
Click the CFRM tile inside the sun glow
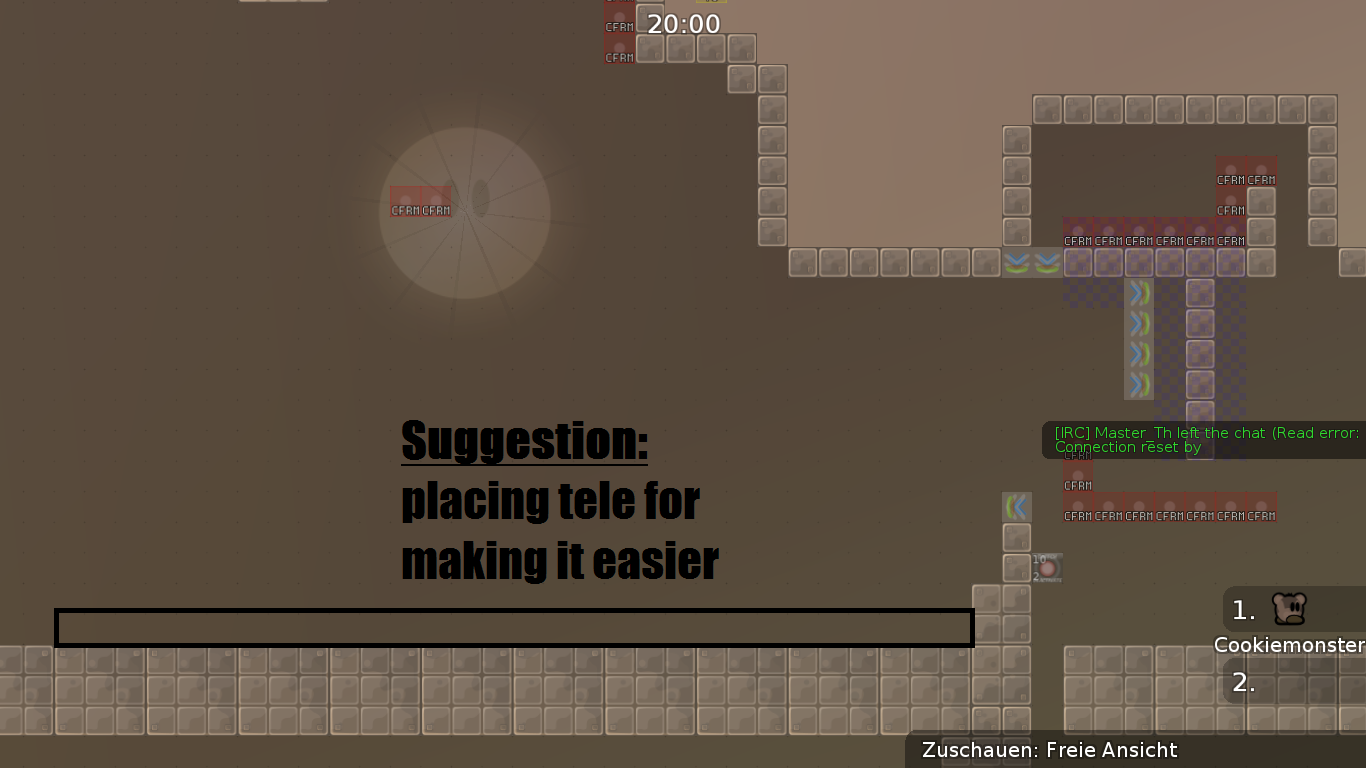(x=420, y=203)
